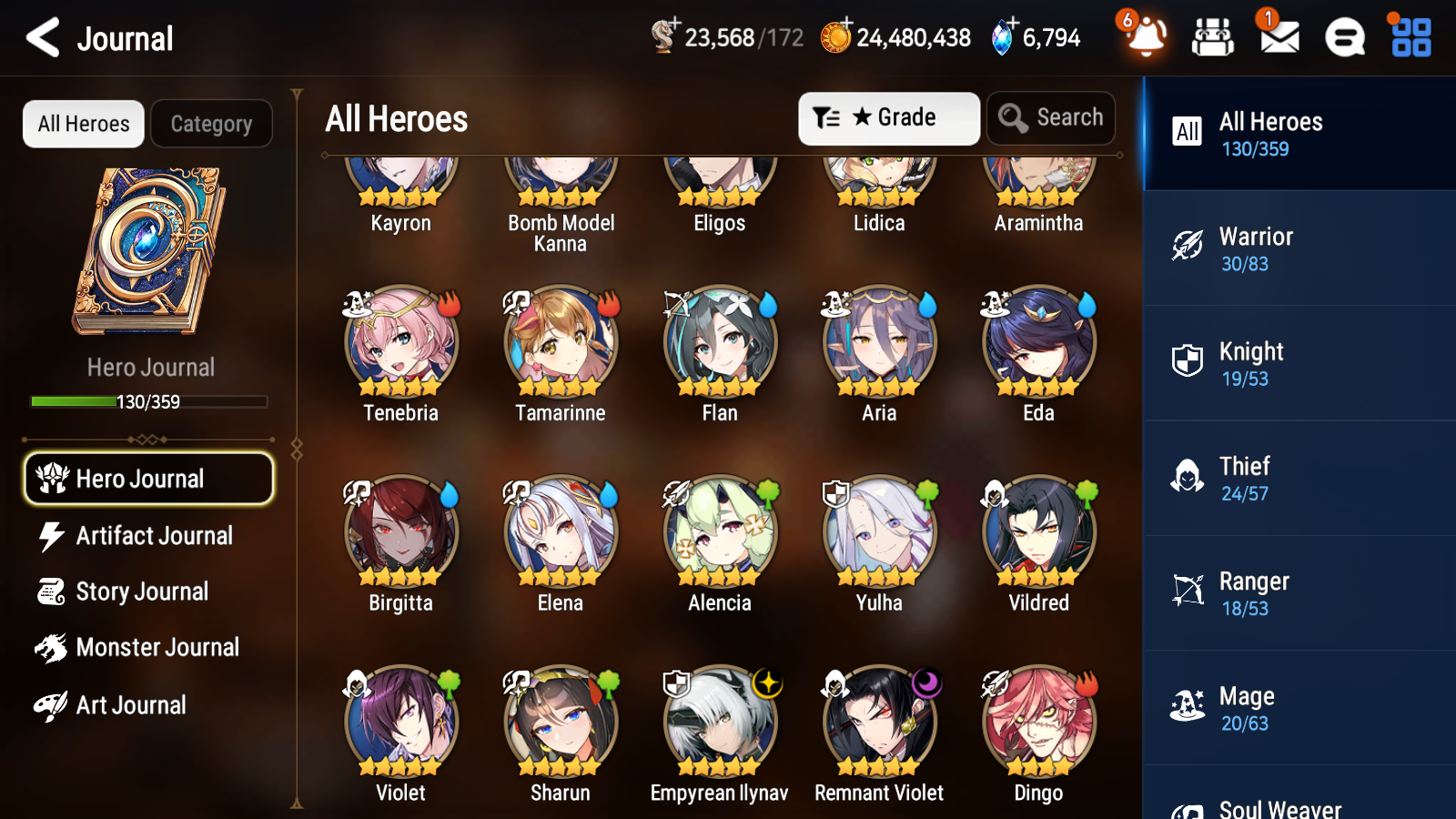Viewport: 1456px width, 819px height.
Task: Open the Search panel
Action: (x=1051, y=117)
